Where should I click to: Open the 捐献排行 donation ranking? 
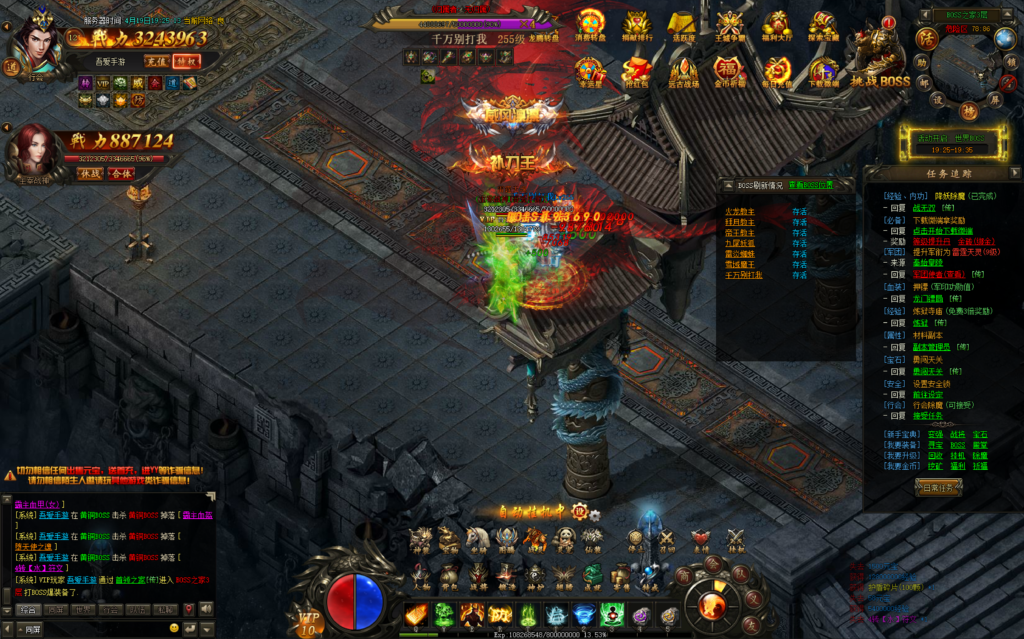tap(636, 27)
